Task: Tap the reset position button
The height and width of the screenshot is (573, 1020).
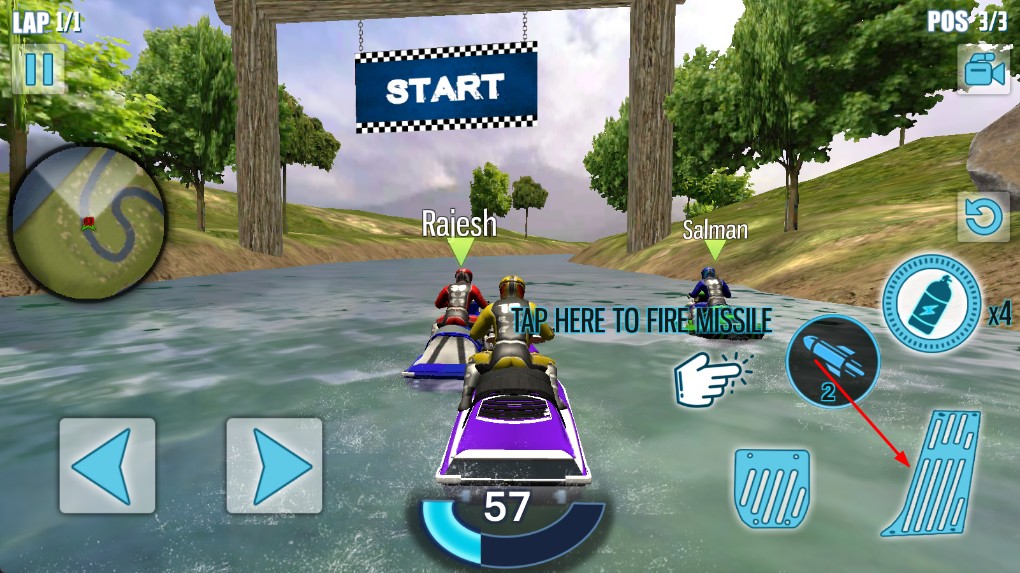Action: tap(982, 217)
